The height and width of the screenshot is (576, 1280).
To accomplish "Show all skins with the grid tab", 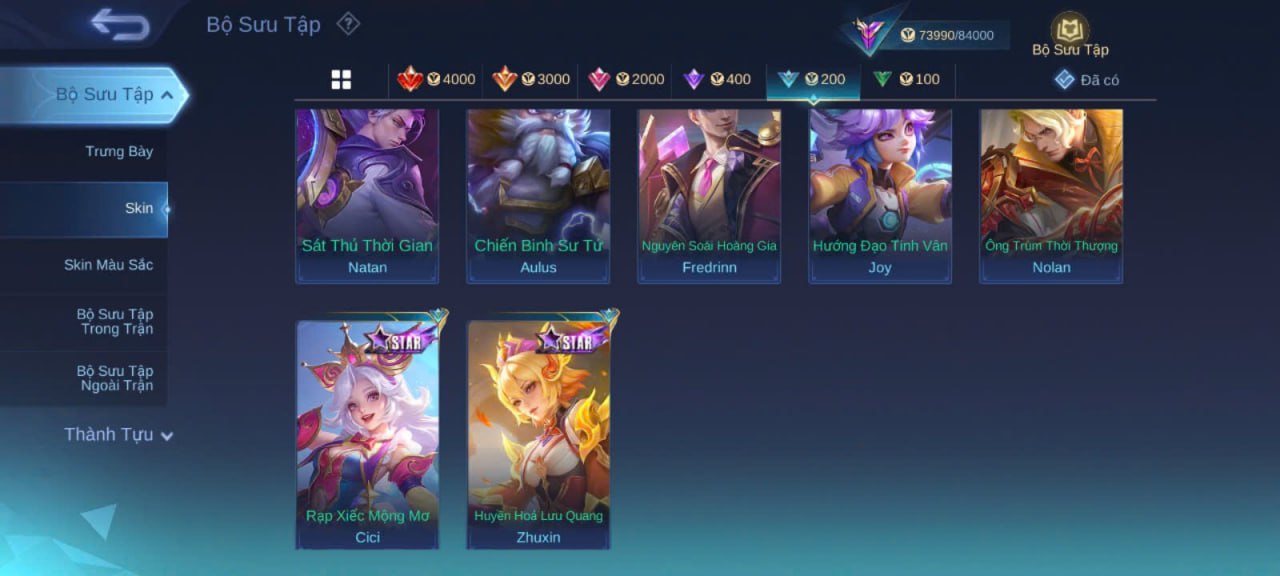I will pyautogui.click(x=341, y=80).
